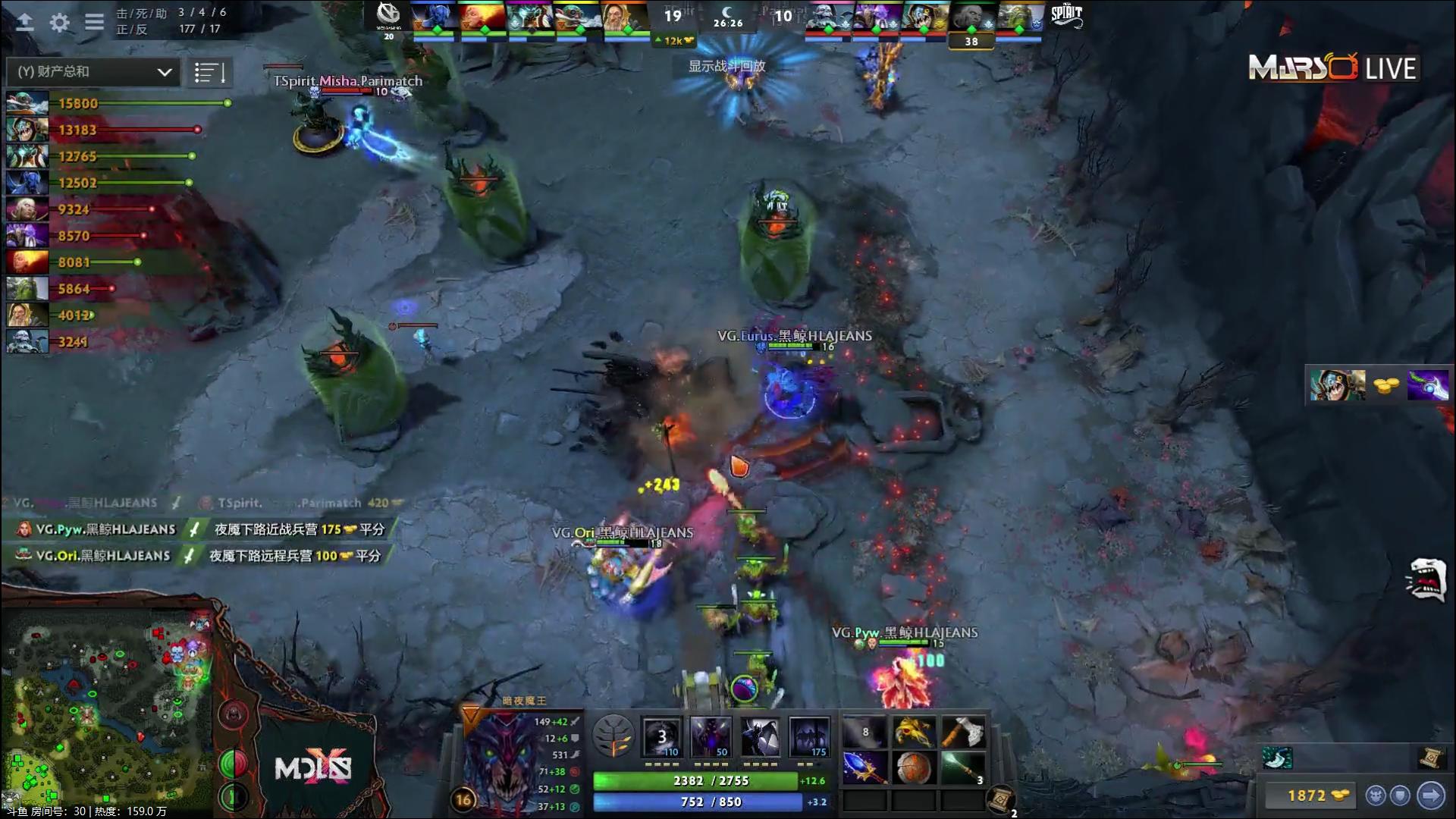Open the hamburger menu beside the gear
Screen dimensions: 1456x819
click(93, 23)
